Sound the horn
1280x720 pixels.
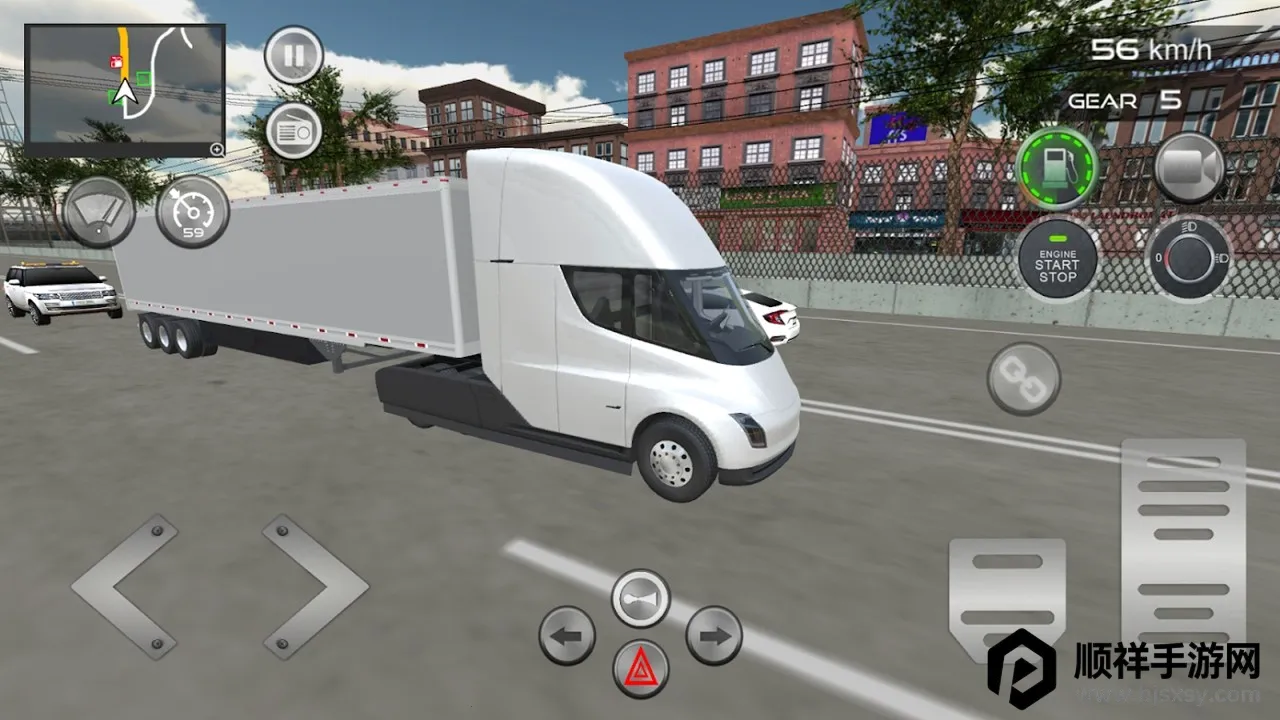(x=640, y=598)
